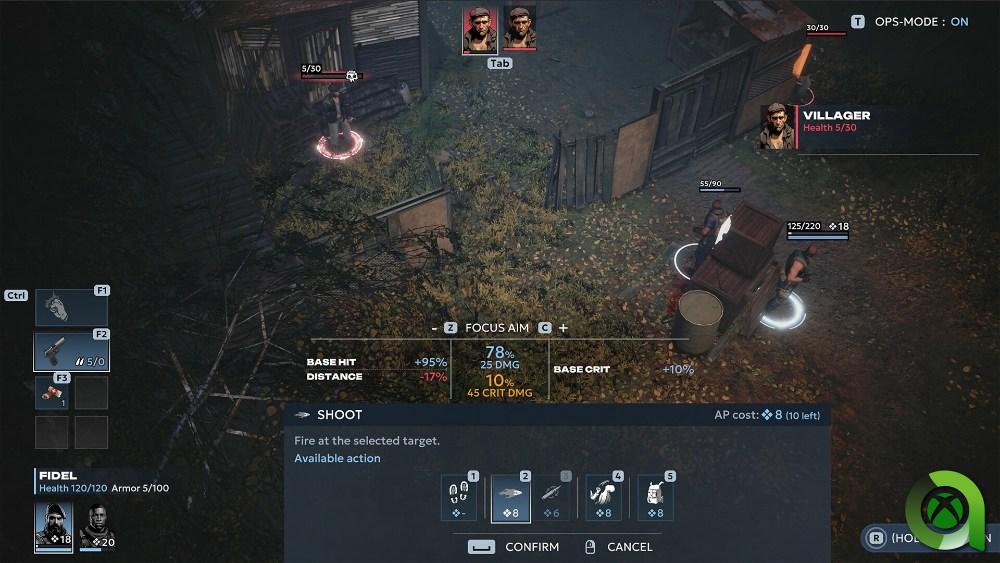Viewport: 1000px width, 563px height.
Task: Select the pistol weapon slot
Action: tap(71, 352)
